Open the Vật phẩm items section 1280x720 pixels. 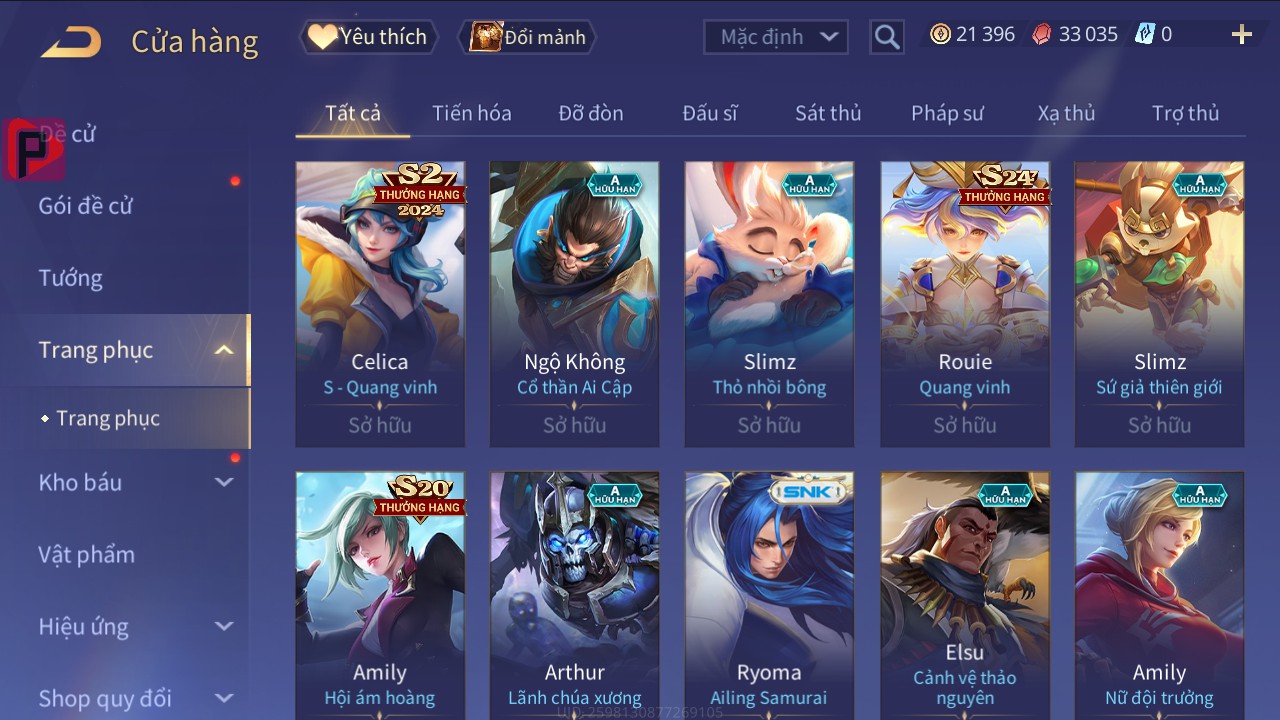[x=87, y=554]
